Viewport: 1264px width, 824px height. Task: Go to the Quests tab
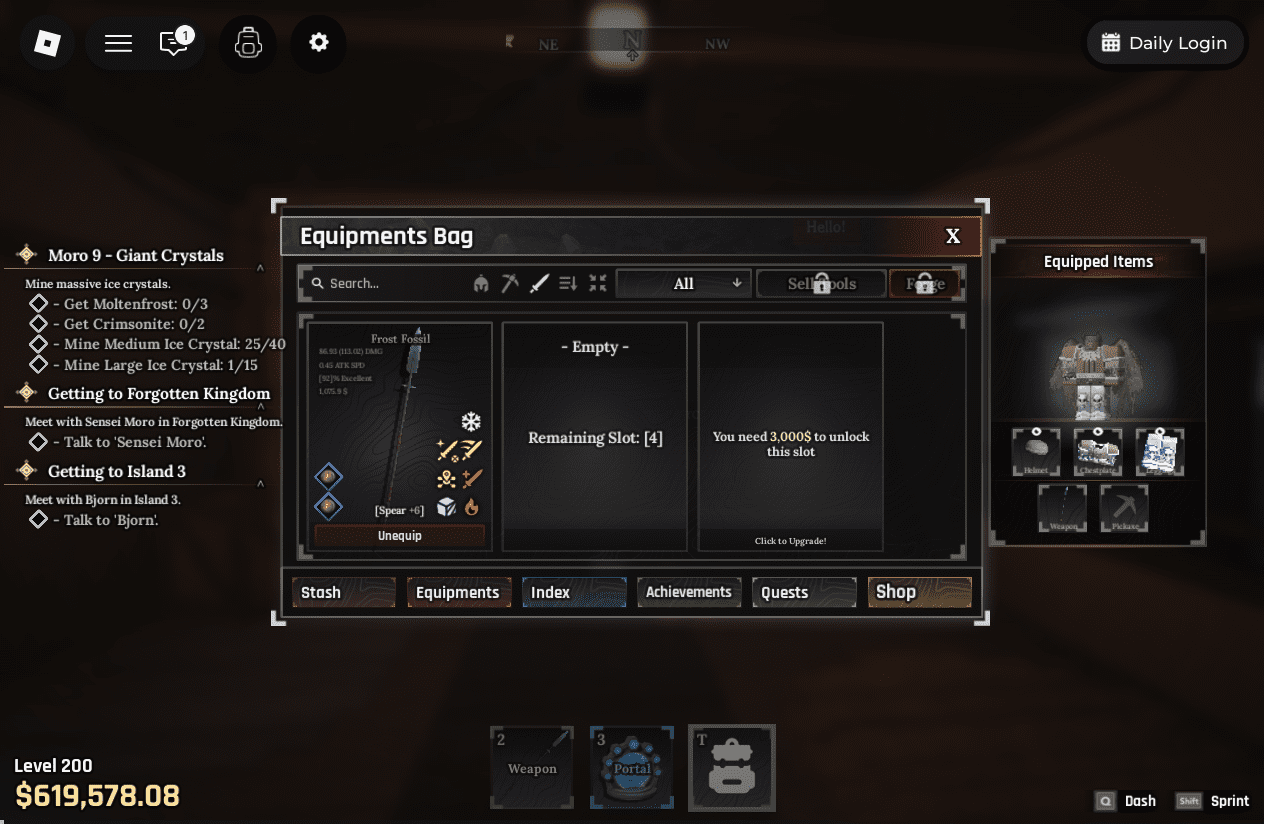pyautogui.click(x=804, y=592)
